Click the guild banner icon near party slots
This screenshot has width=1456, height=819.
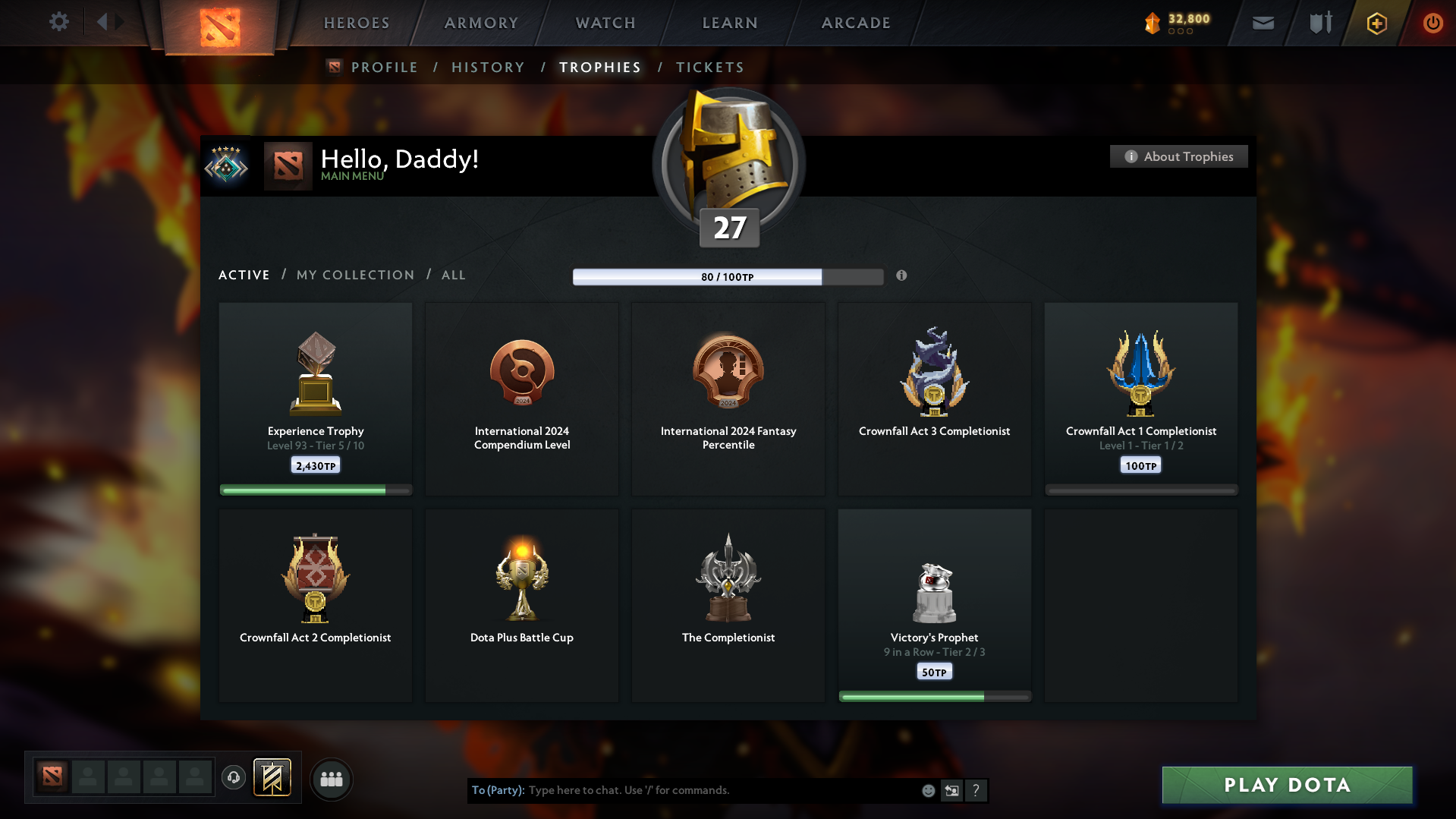(x=273, y=778)
